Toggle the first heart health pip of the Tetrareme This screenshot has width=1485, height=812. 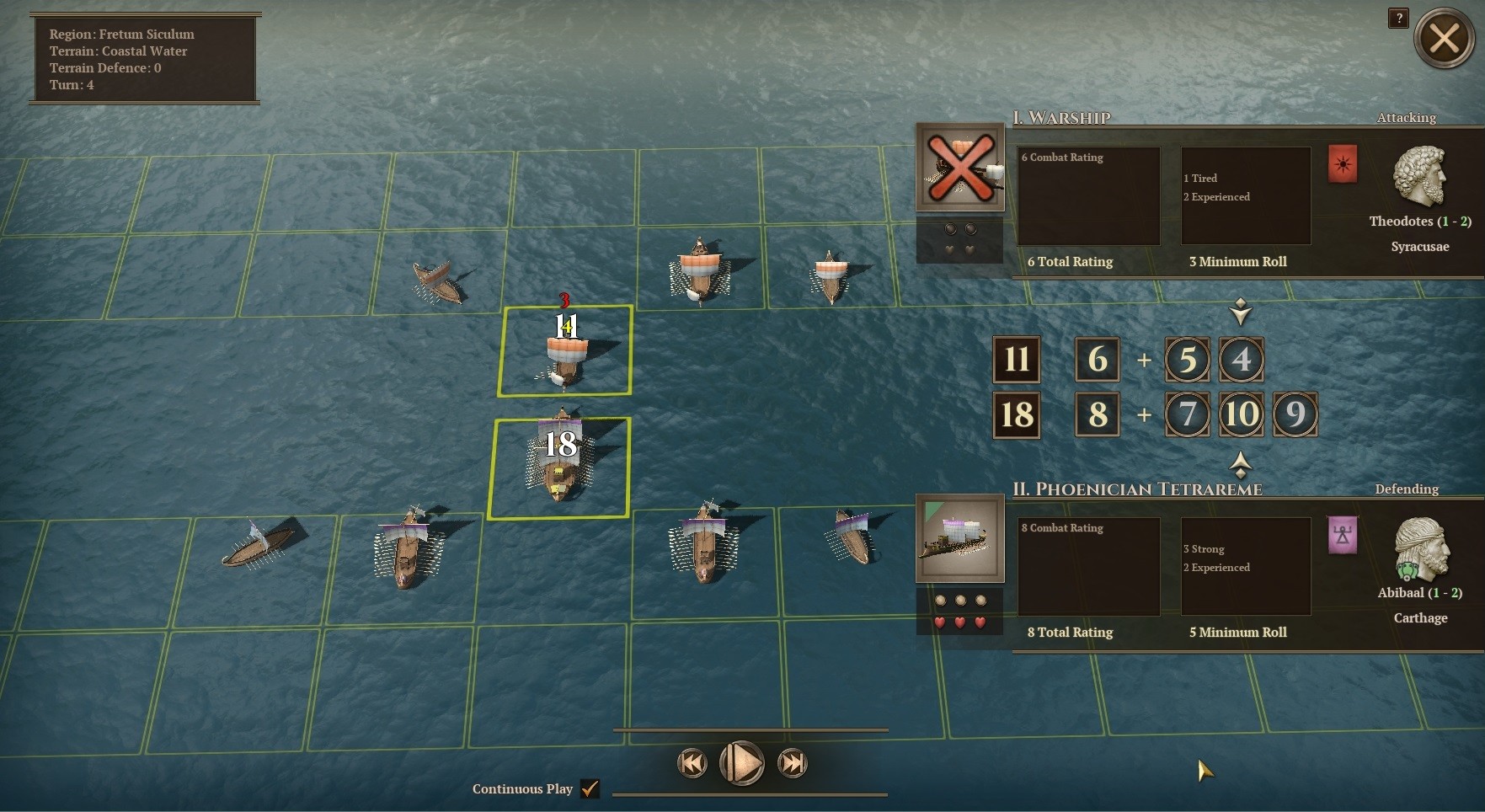(x=941, y=624)
